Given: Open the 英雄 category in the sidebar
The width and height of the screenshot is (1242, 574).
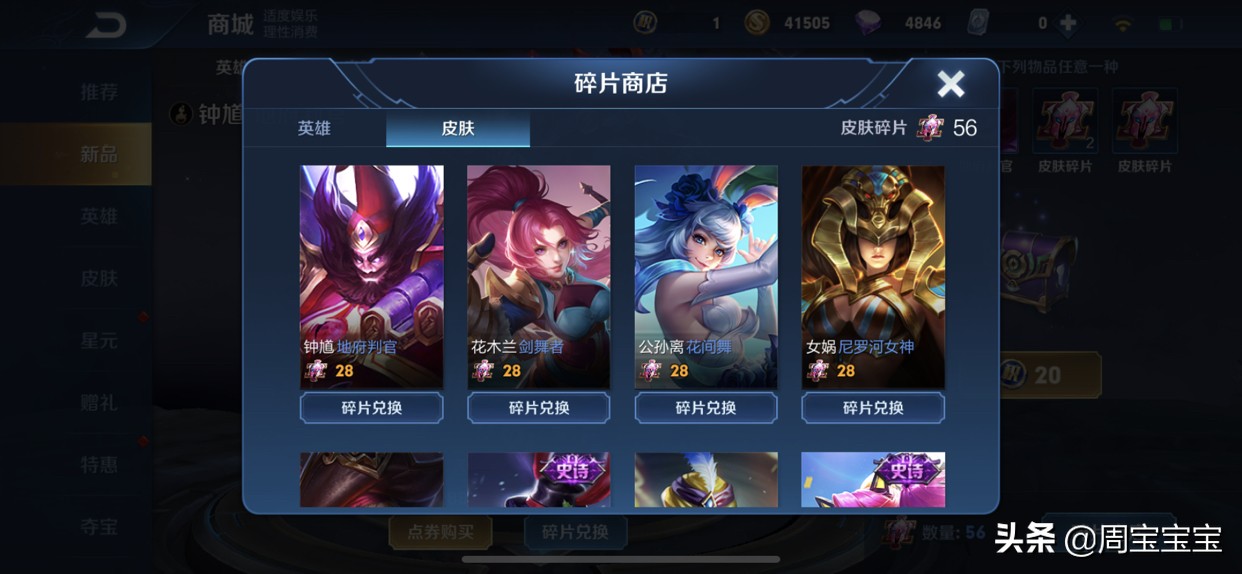Looking at the screenshot, I should (x=99, y=216).
